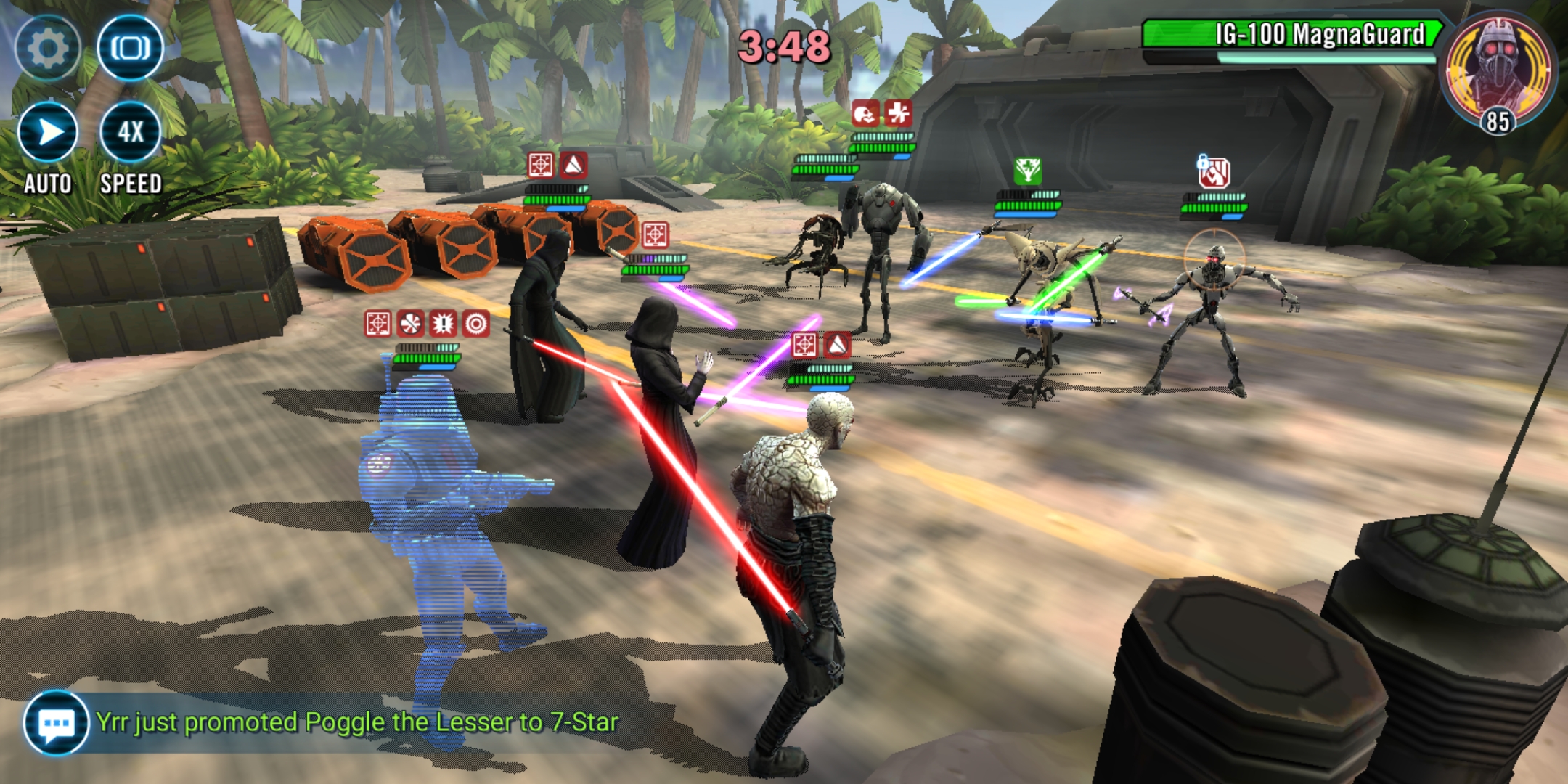Change the 4X battle speed
The image size is (1568, 784).
click(x=131, y=133)
